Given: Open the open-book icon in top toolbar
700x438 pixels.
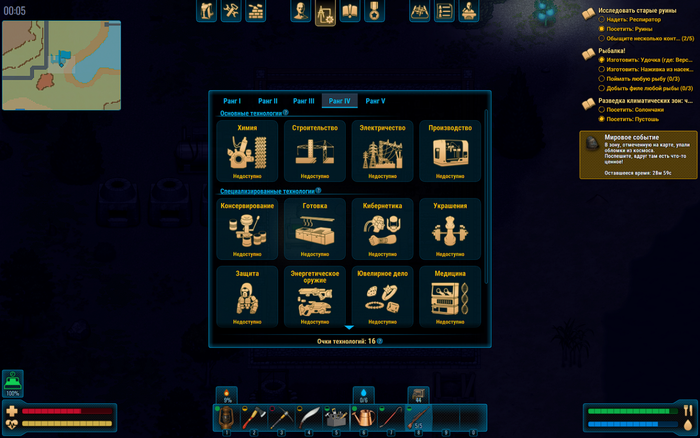Looking at the screenshot, I should coord(350,12).
